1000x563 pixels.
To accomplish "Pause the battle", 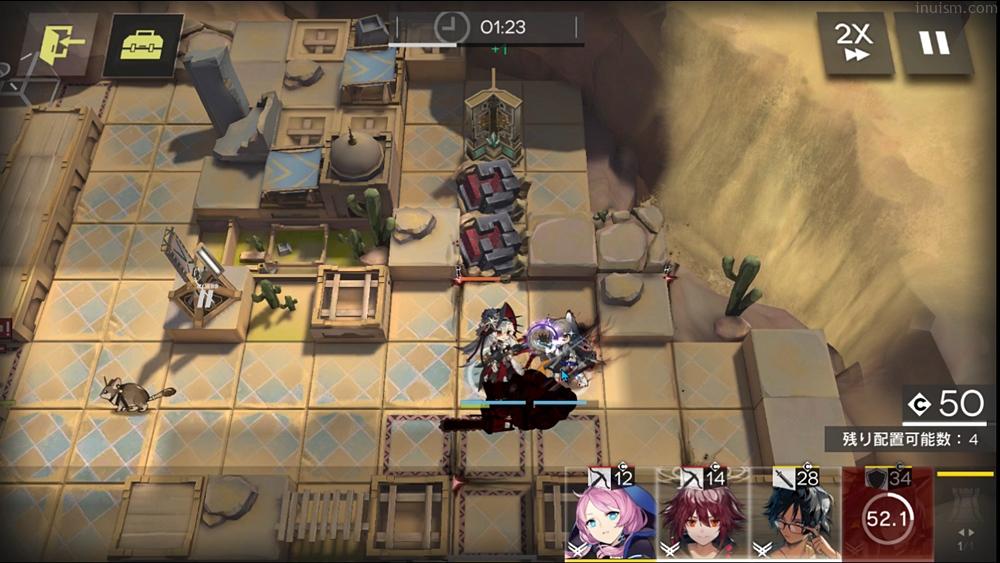I will click(x=934, y=44).
